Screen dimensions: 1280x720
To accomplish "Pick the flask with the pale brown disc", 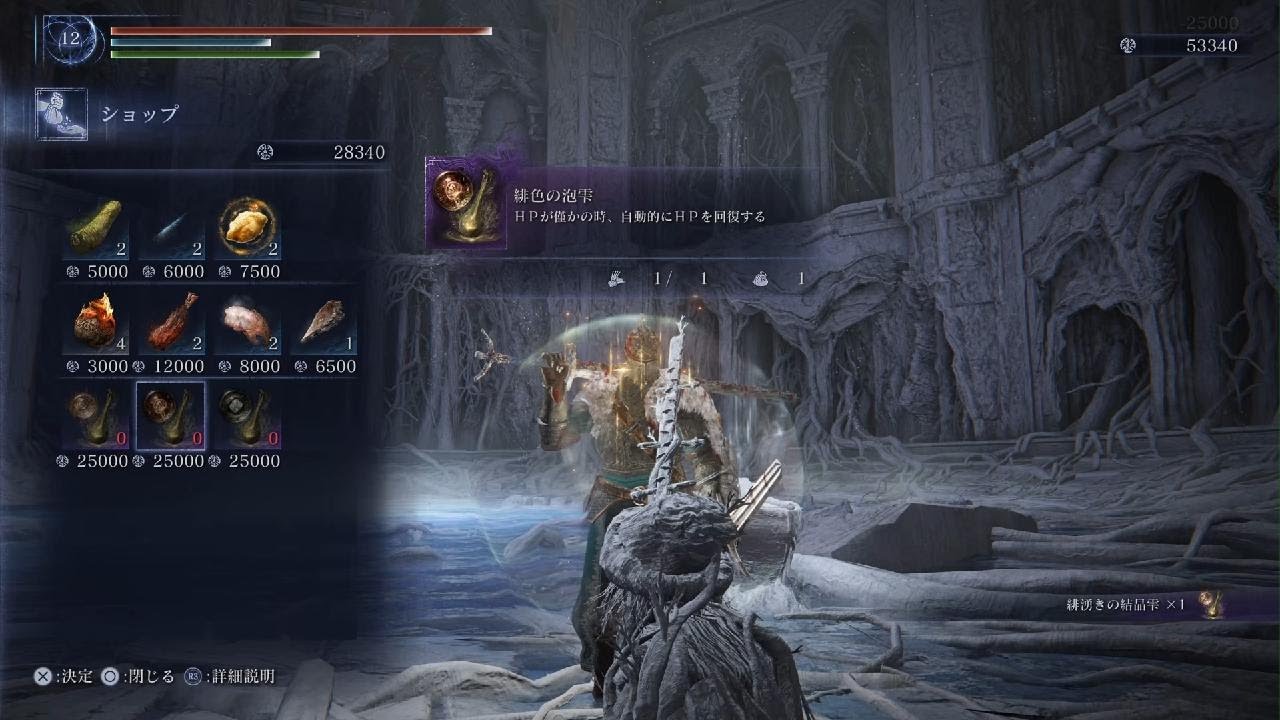I will coord(95,416).
